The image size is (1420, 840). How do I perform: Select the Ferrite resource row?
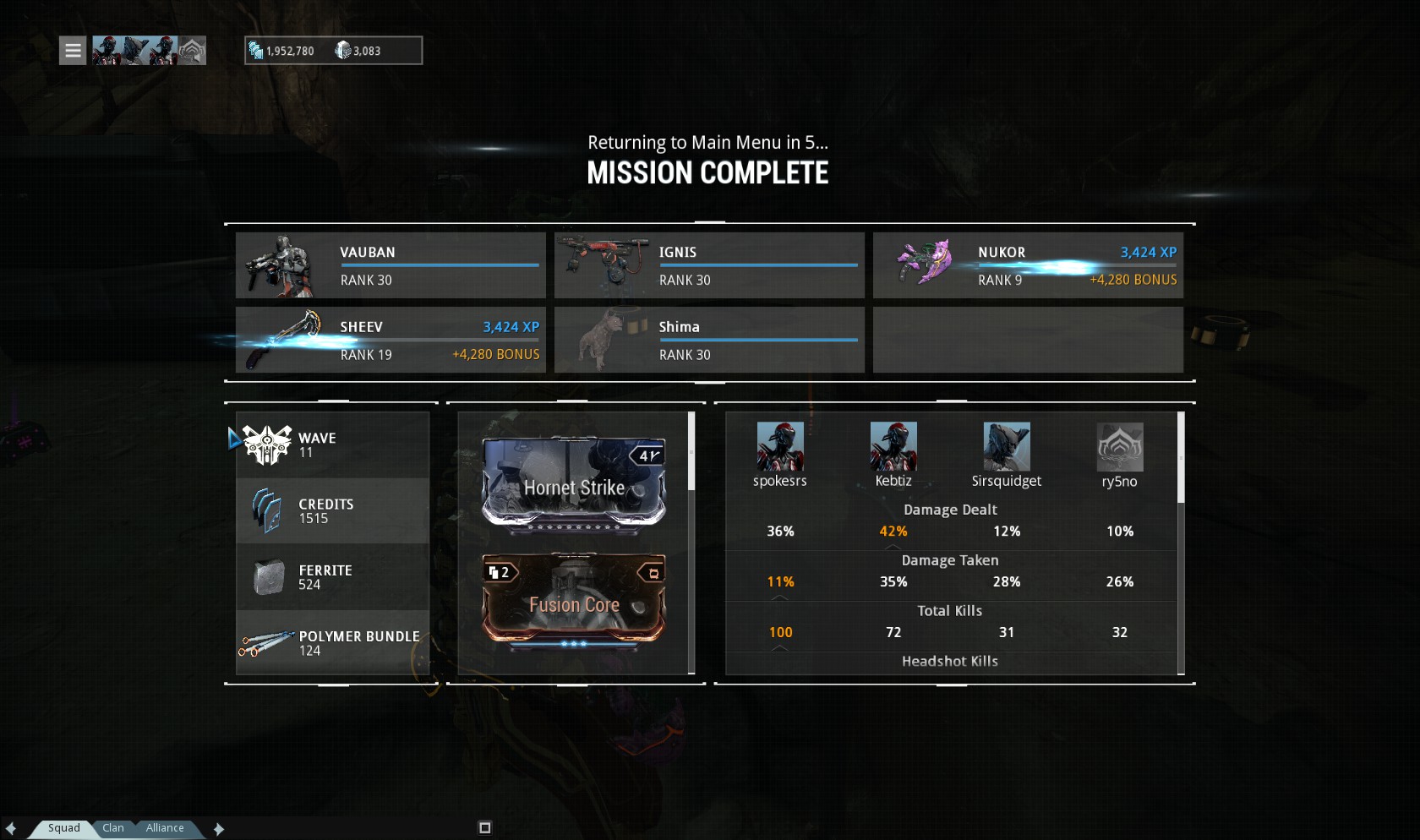pyautogui.click(x=333, y=577)
